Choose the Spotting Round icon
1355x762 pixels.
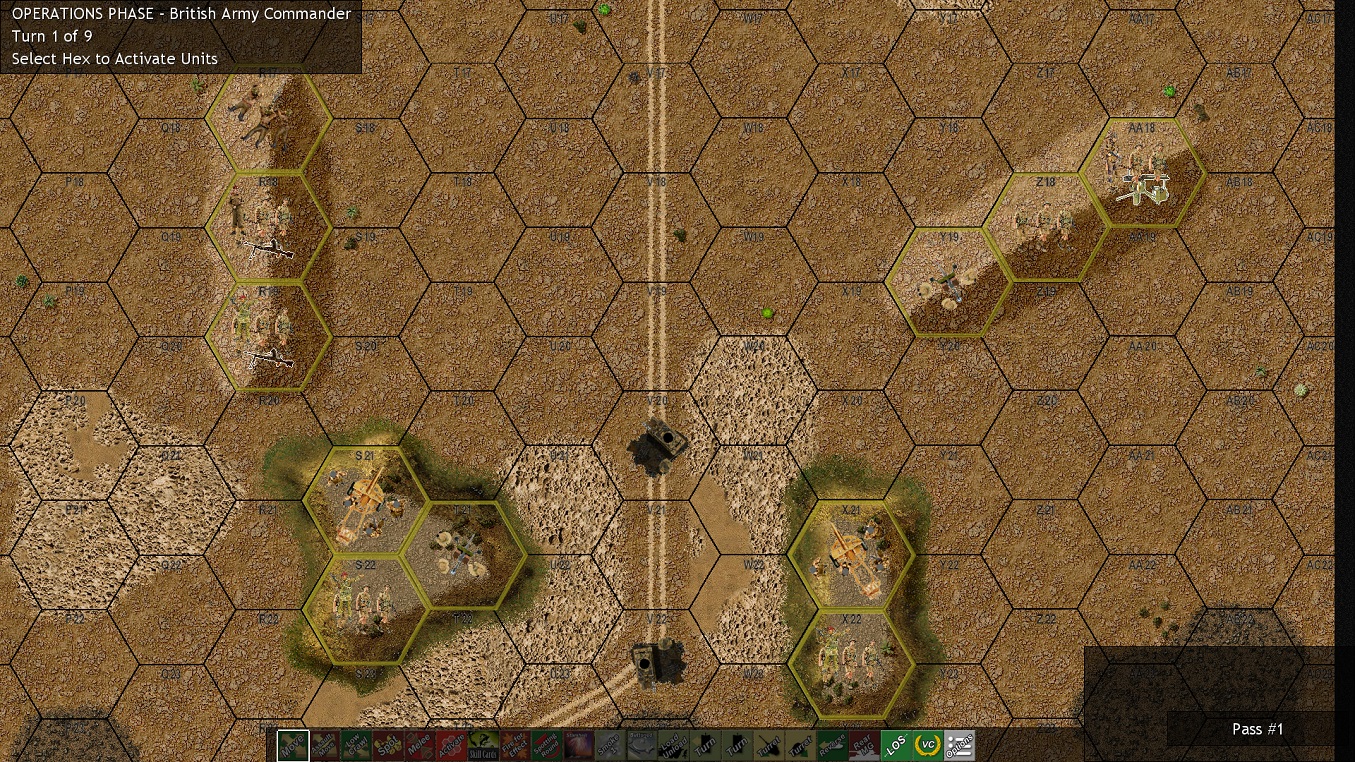point(546,745)
